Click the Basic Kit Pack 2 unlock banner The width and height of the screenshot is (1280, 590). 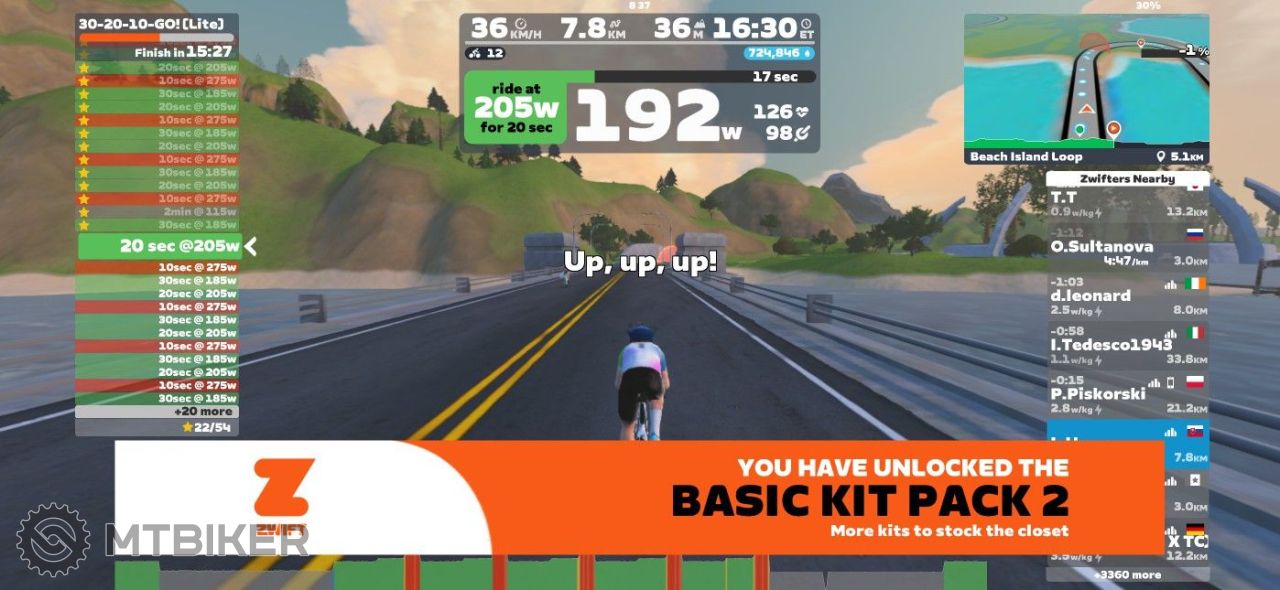640,497
